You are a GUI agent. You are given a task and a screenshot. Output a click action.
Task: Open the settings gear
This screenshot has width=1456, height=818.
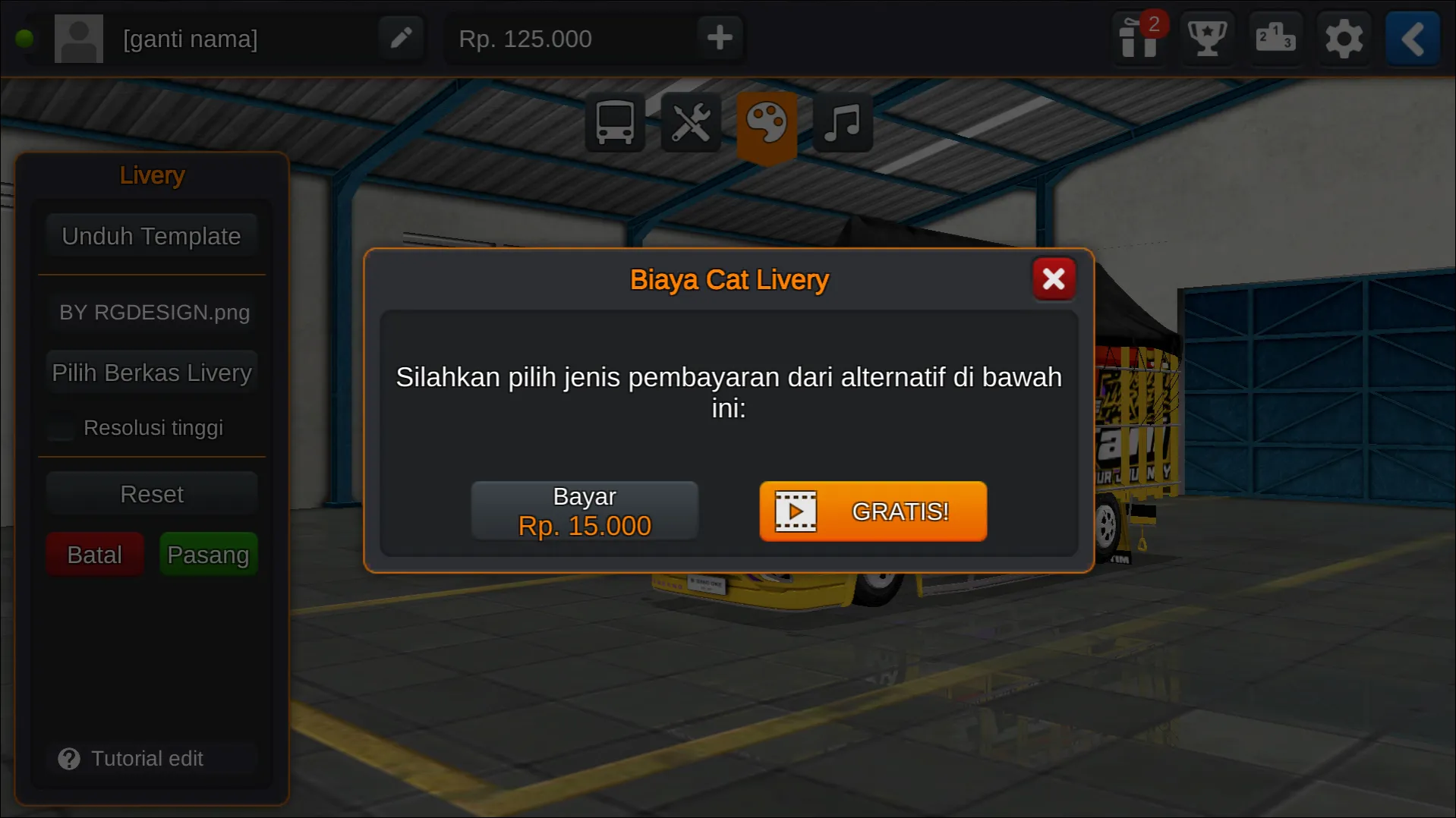coord(1344,39)
